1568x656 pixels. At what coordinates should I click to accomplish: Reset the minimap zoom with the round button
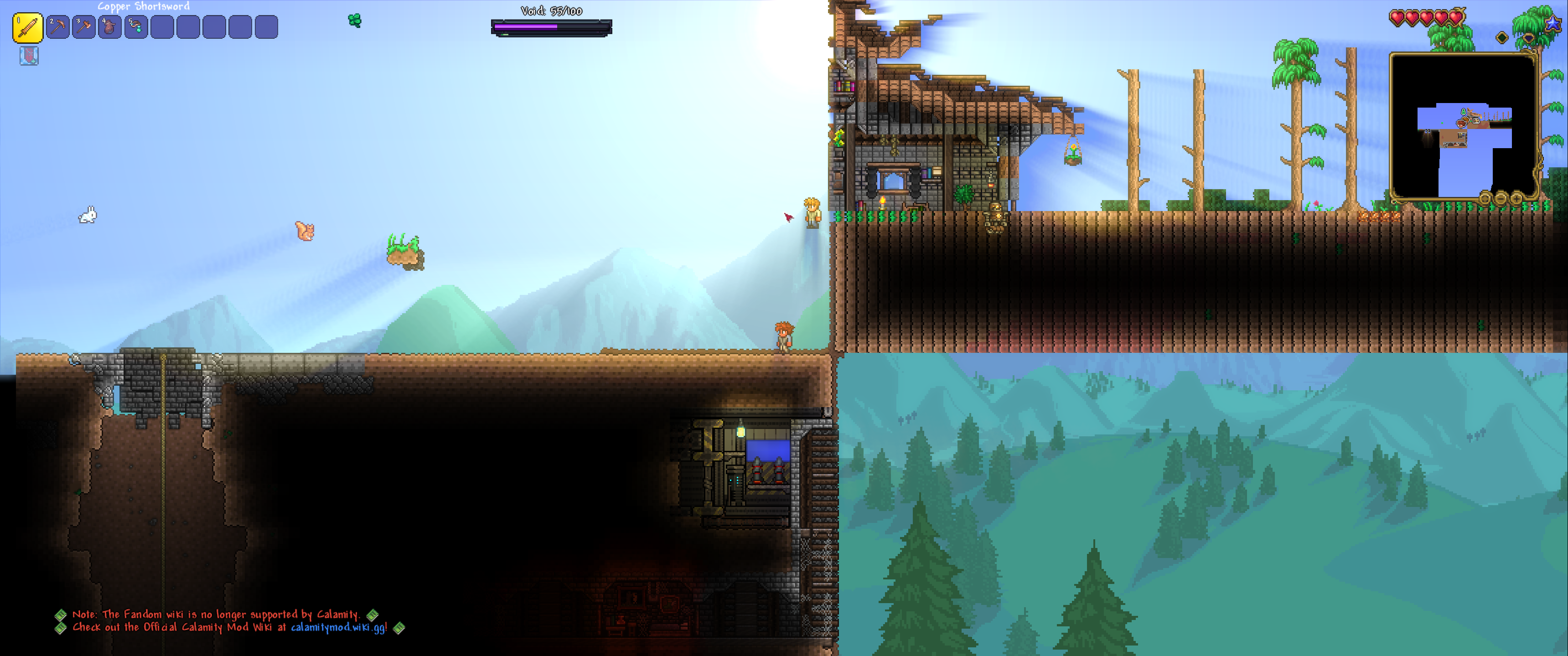1486,198
